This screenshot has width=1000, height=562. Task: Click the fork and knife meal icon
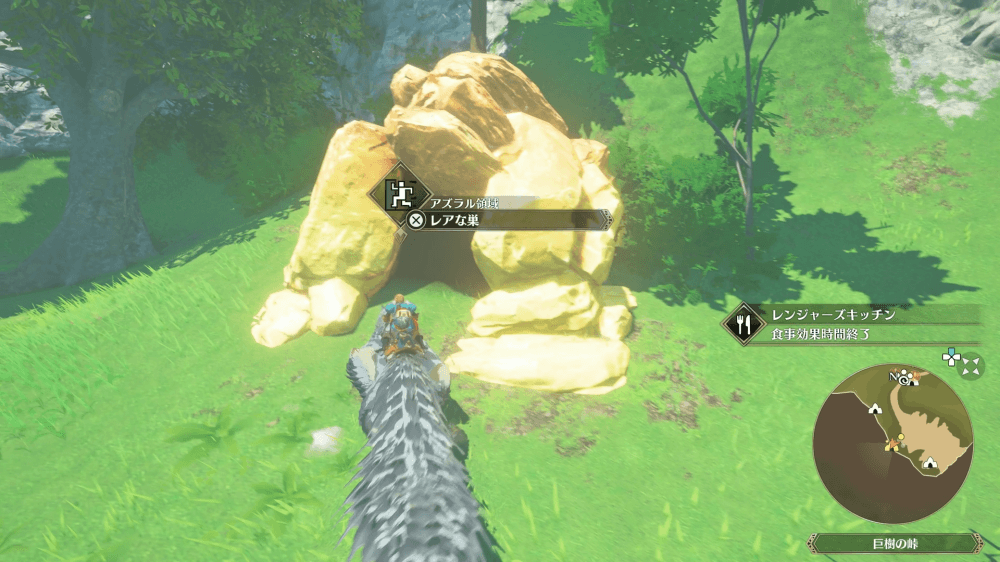[x=743, y=324]
